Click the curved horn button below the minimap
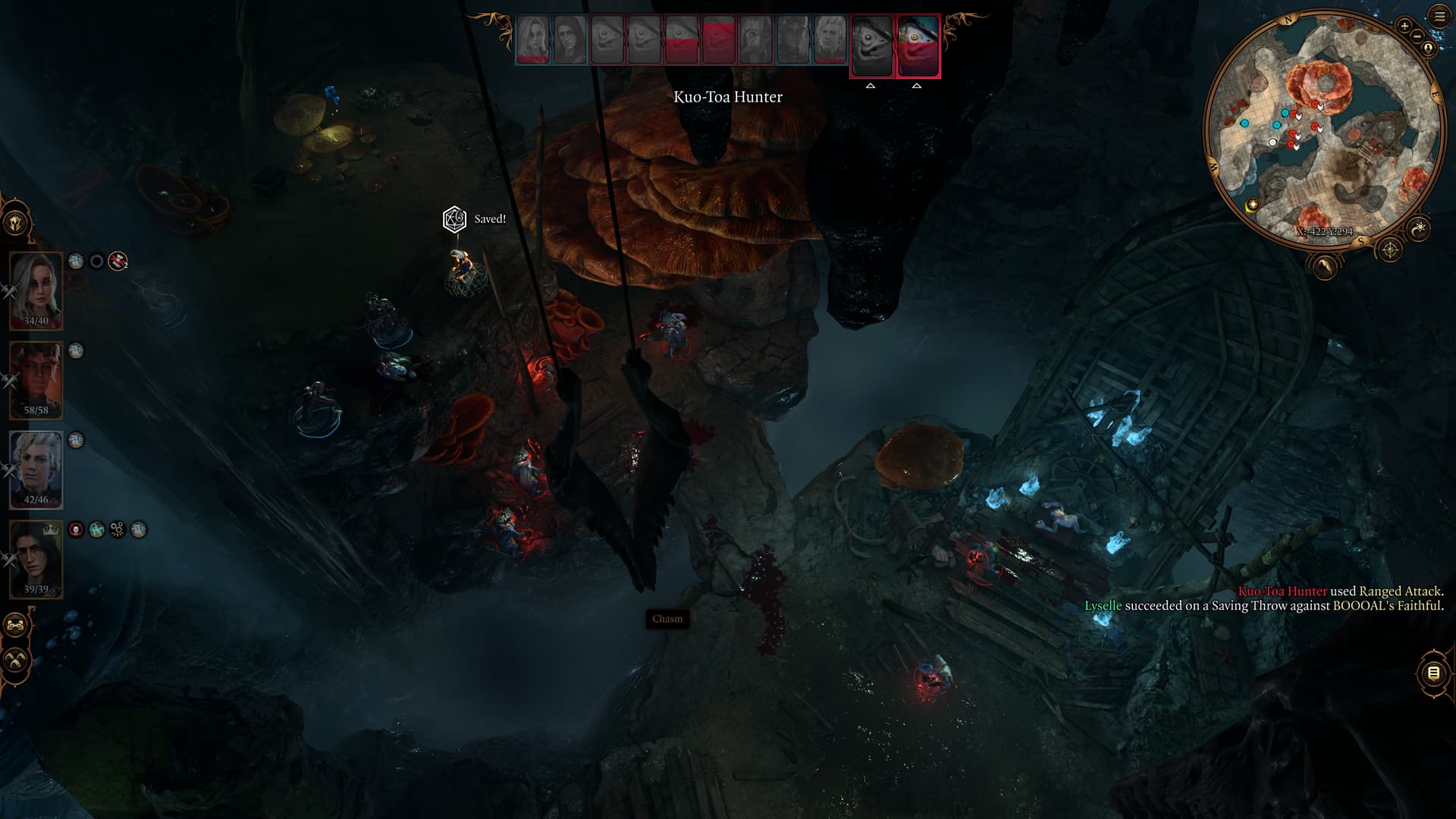1456x819 pixels. tap(1324, 266)
